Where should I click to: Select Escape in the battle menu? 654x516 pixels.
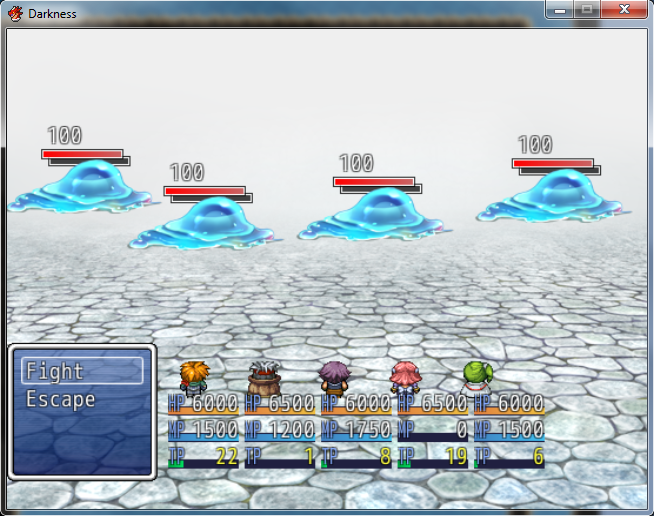[61, 400]
